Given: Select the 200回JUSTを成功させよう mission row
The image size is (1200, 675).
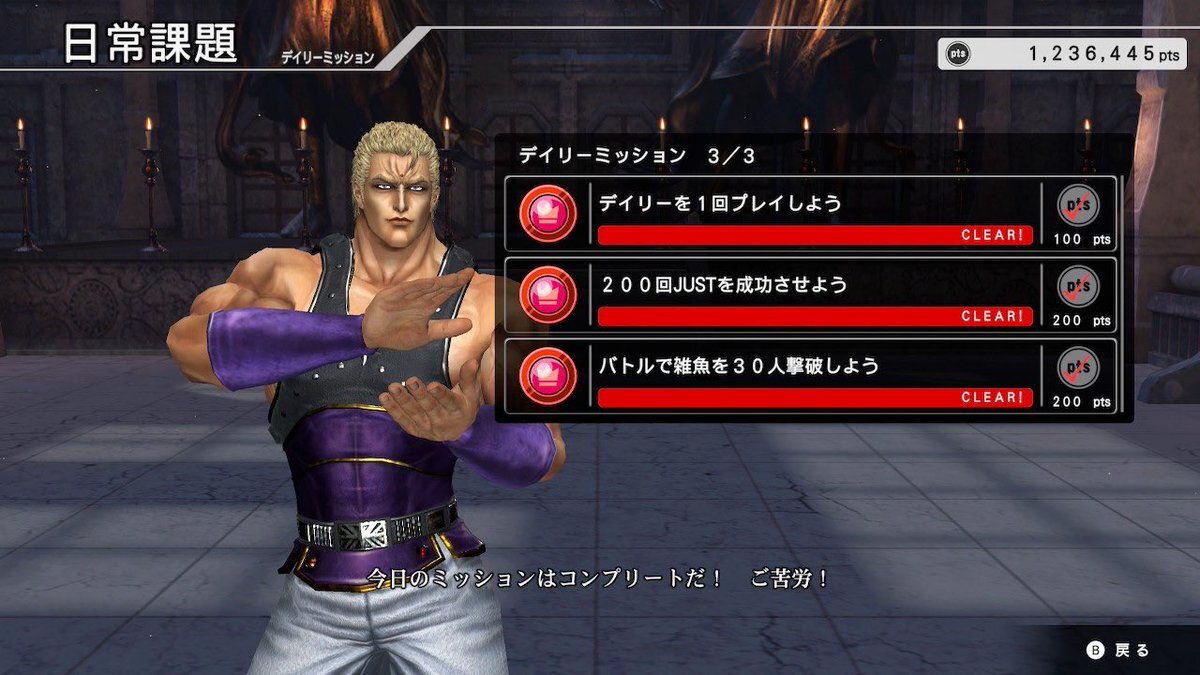Looking at the screenshot, I should 812,295.
